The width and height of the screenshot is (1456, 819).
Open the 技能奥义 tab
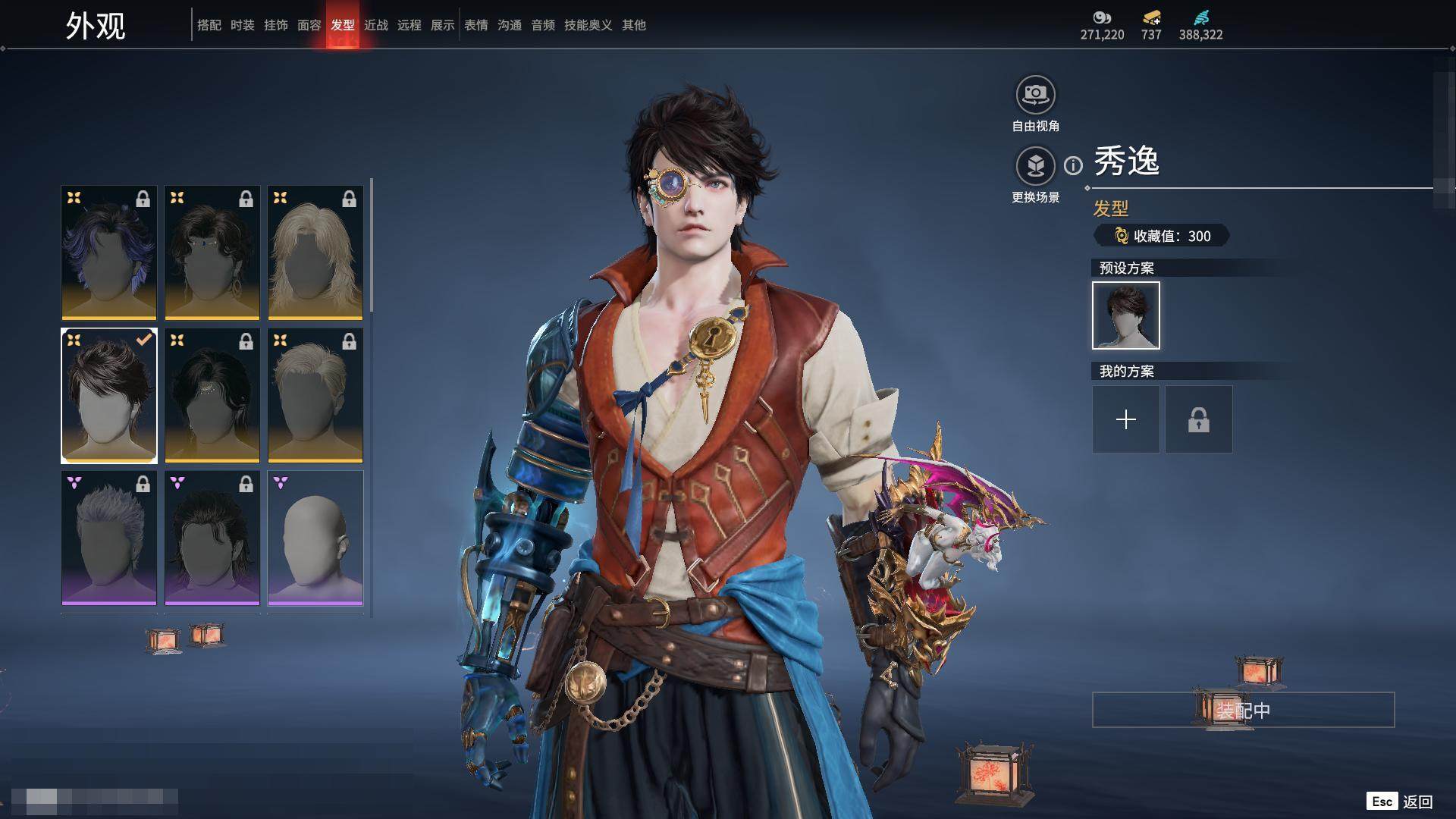(x=588, y=25)
